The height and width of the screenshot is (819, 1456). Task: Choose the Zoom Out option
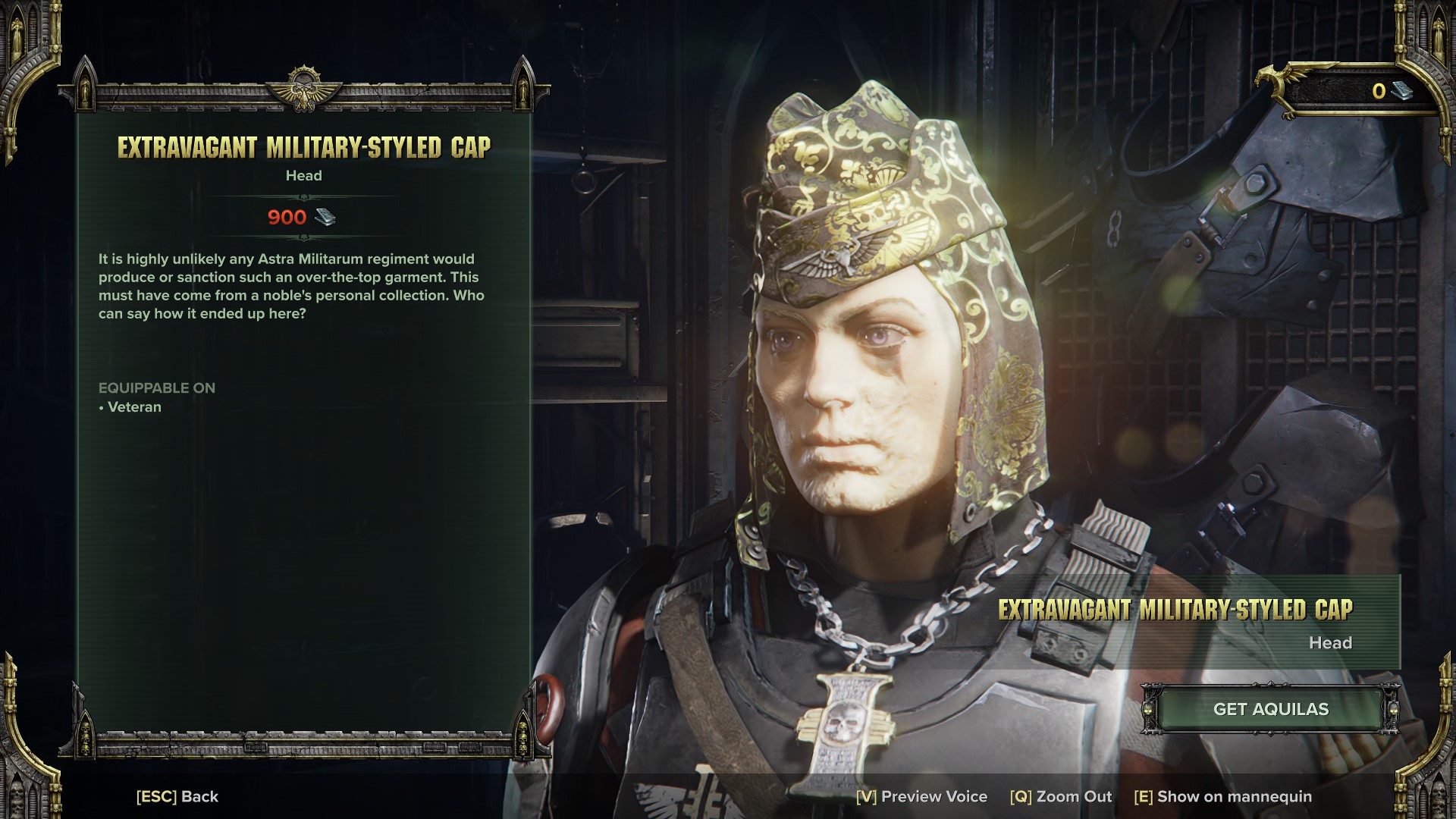click(x=1060, y=796)
